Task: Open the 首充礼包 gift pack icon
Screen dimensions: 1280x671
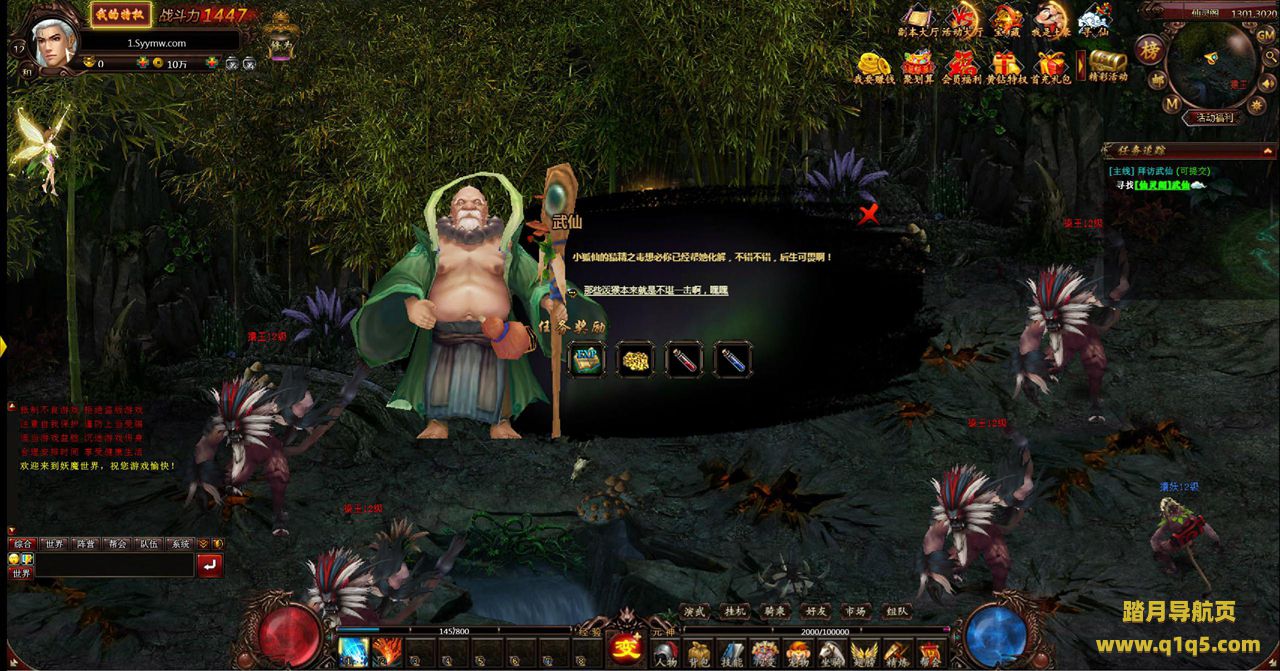Action: point(1051,66)
